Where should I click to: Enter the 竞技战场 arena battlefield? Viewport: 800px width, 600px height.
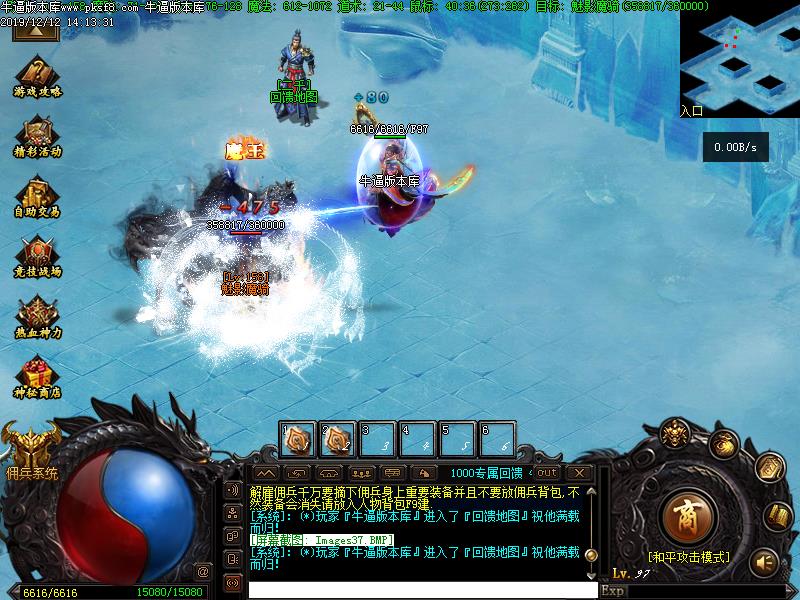(x=37, y=256)
